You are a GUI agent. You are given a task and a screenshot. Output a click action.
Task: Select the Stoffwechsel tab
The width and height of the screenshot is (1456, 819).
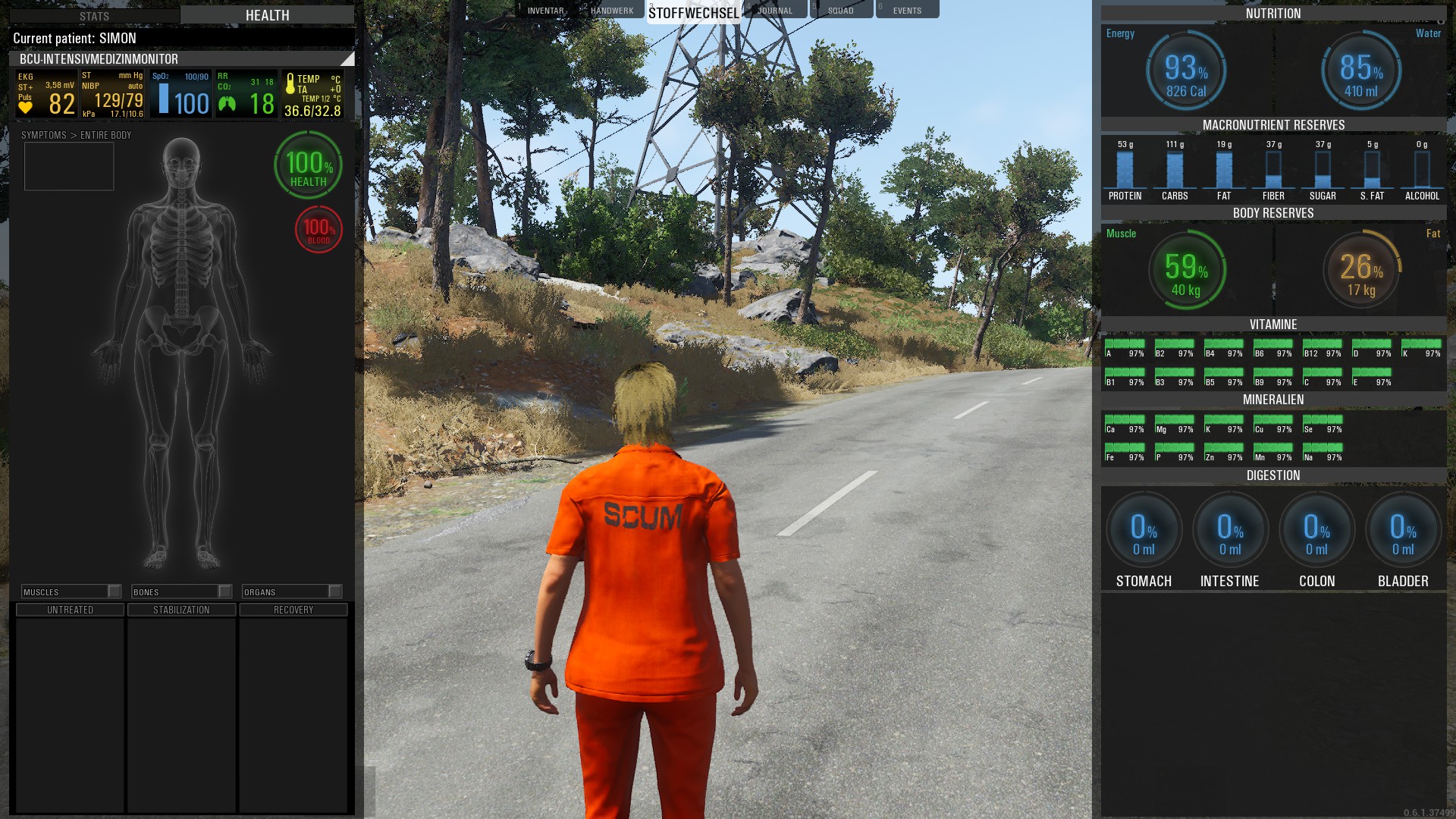click(693, 13)
